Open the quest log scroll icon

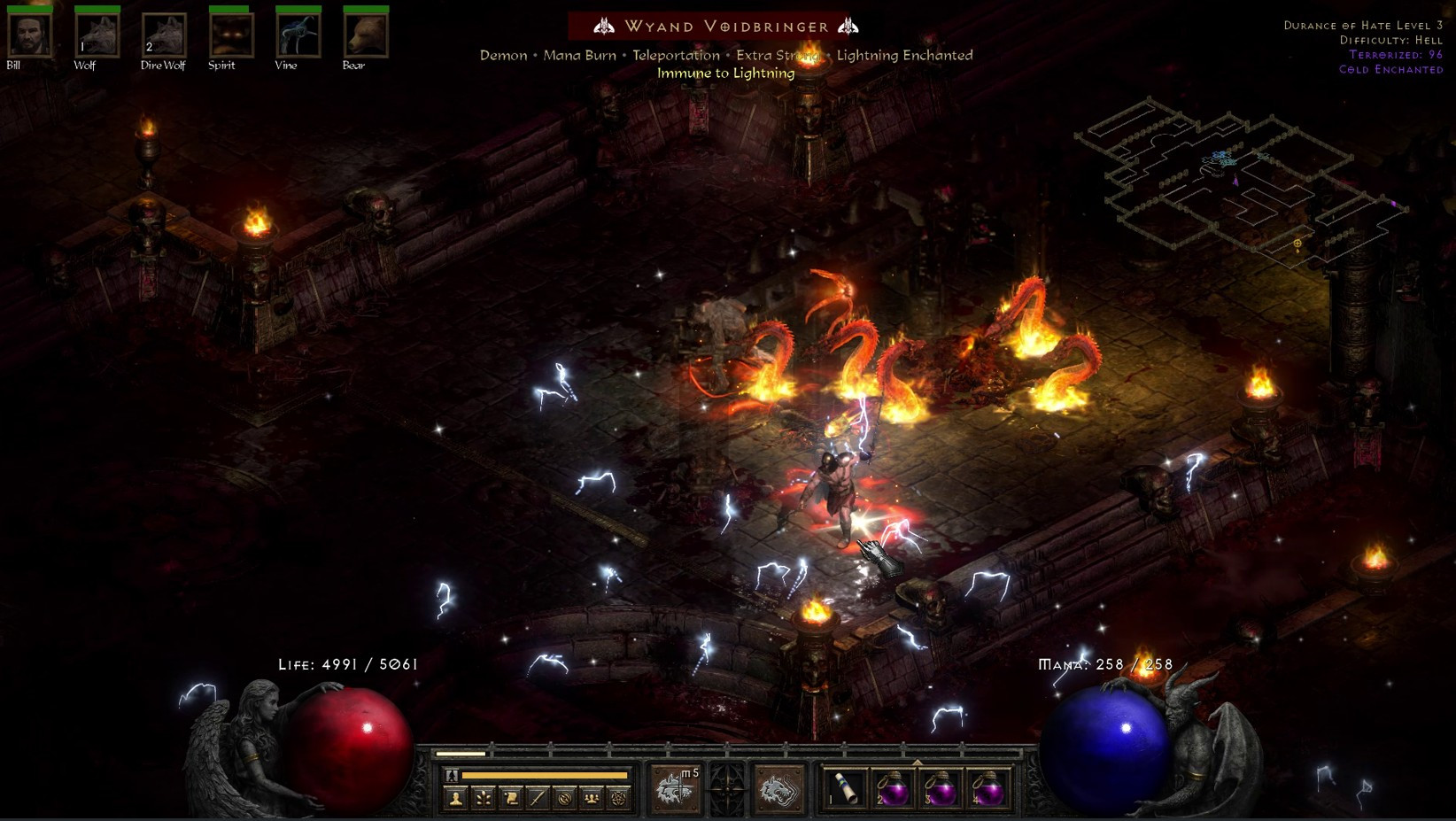[512, 798]
